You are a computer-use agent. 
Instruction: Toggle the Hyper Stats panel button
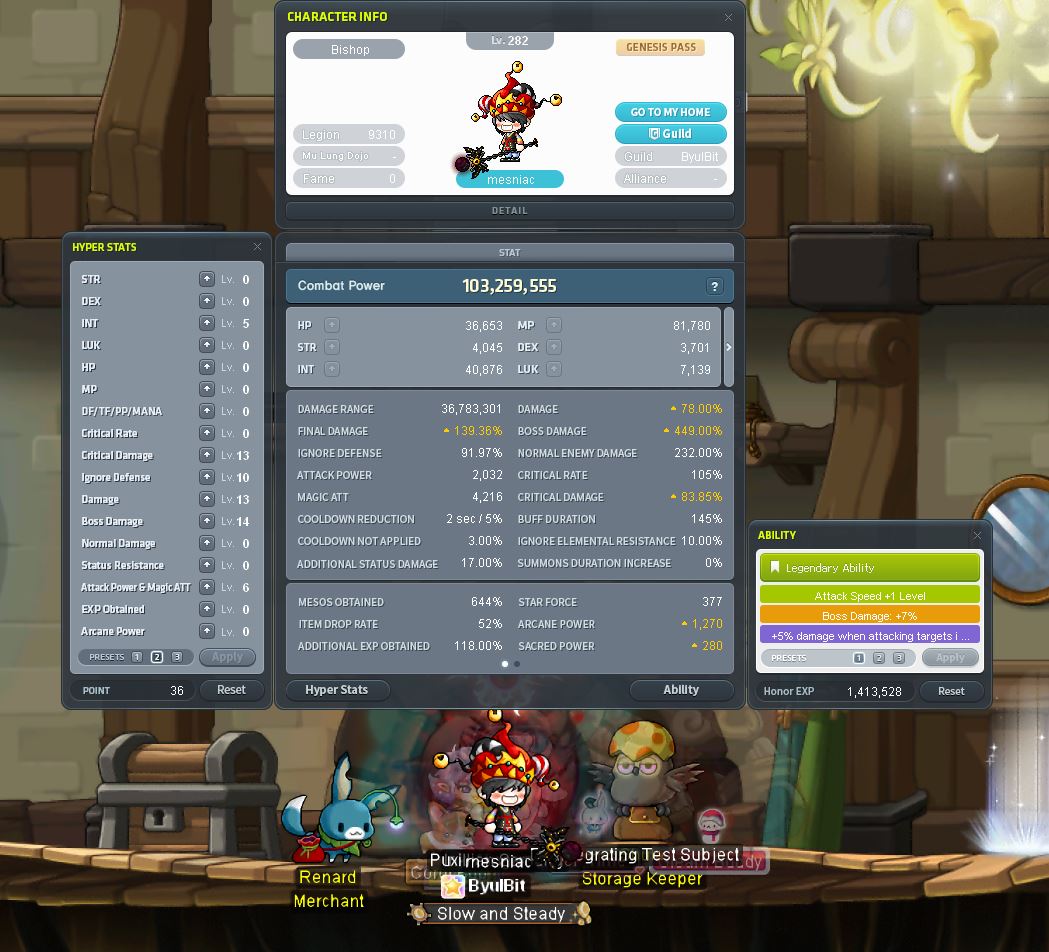[336, 690]
